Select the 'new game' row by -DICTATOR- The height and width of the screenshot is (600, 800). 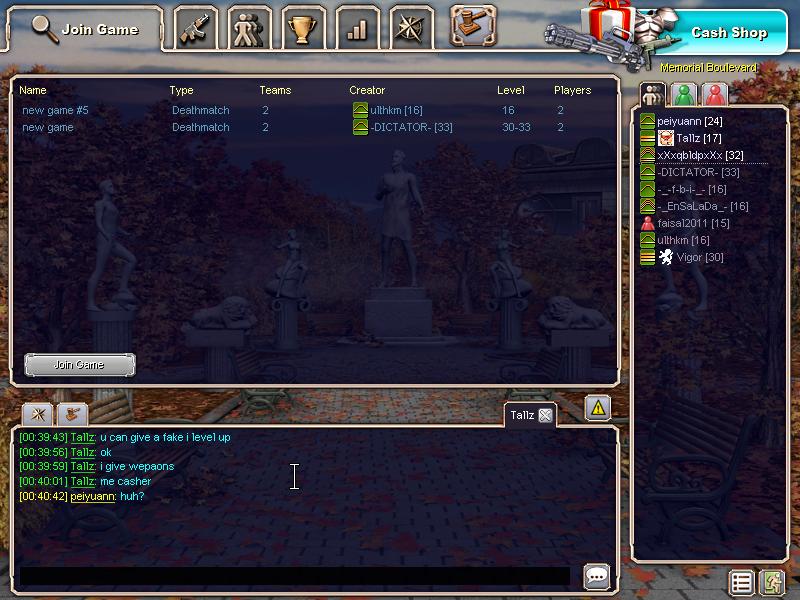click(x=48, y=127)
